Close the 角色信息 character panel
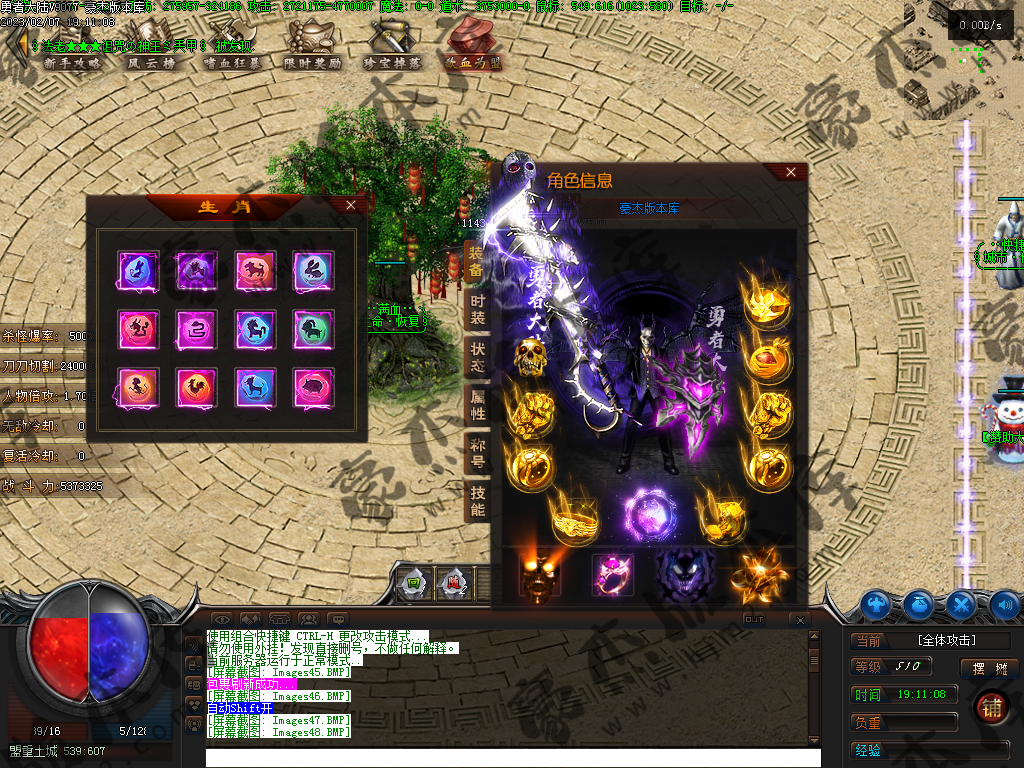Image resolution: width=1024 pixels, height=768 pixels. pos(791,172)
